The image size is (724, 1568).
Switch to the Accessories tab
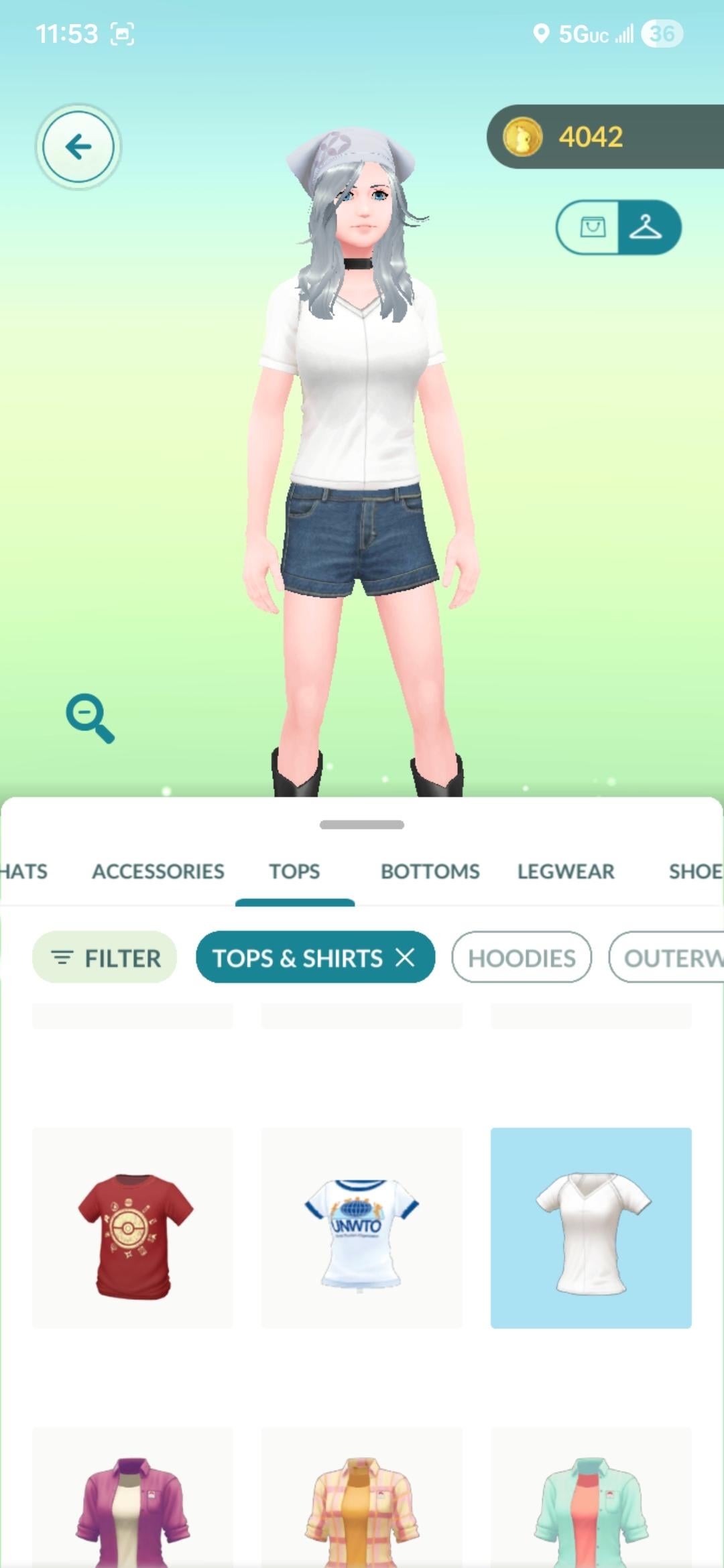tap(158, 871)
